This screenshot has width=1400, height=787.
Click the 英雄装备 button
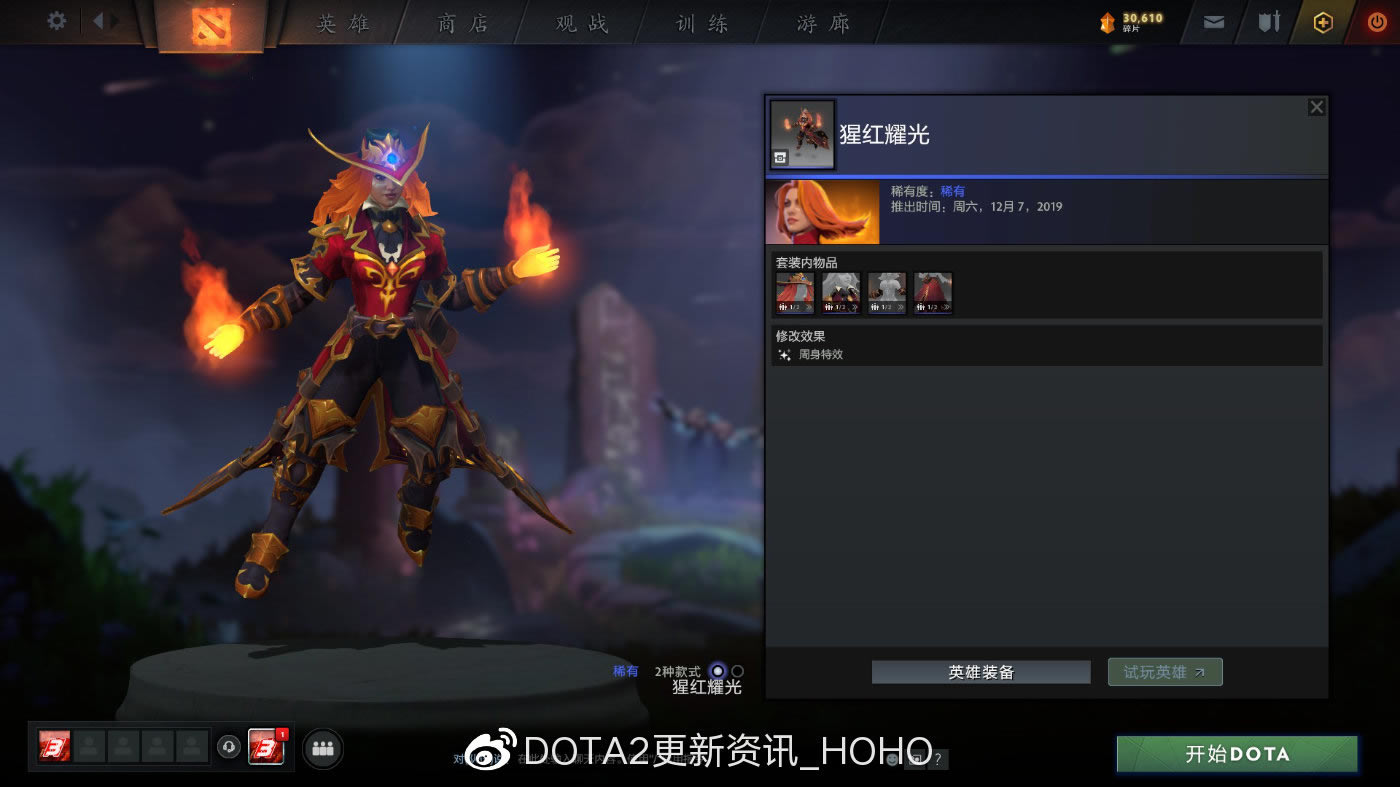[x=980, y=671]
